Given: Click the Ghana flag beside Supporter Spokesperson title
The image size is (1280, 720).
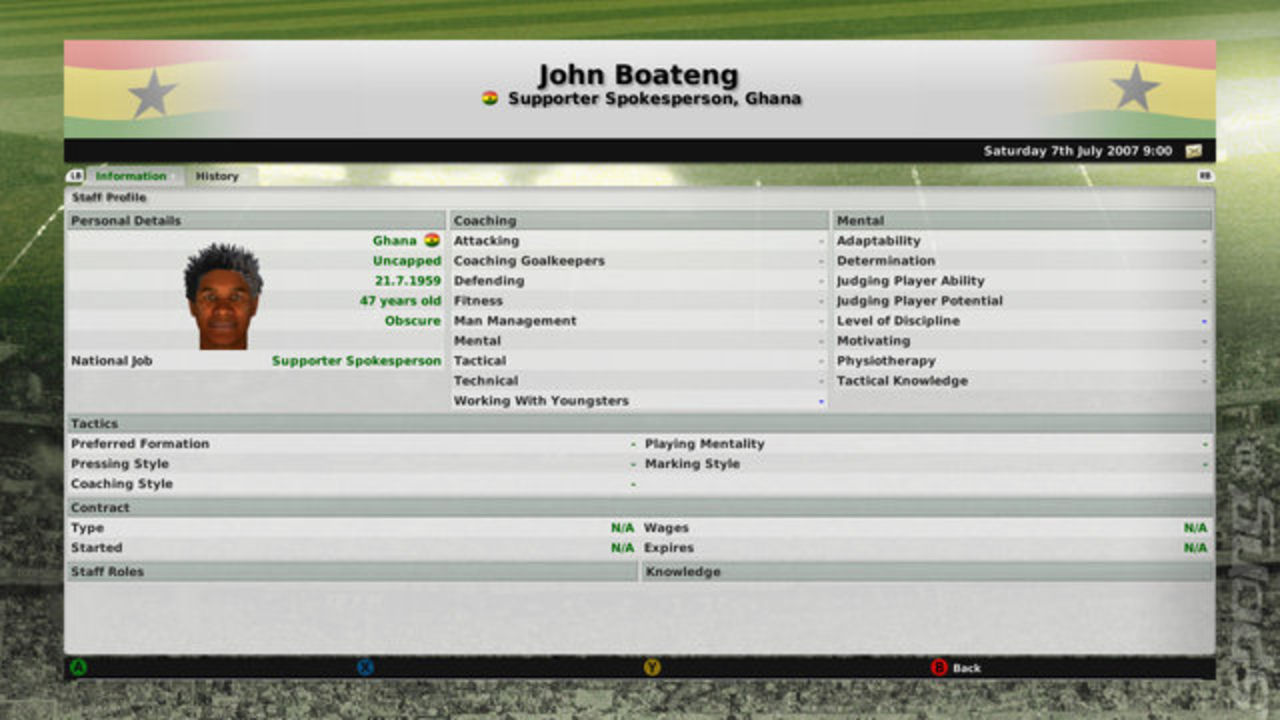Looking at the screenshot, I should (x=488, y=97).
